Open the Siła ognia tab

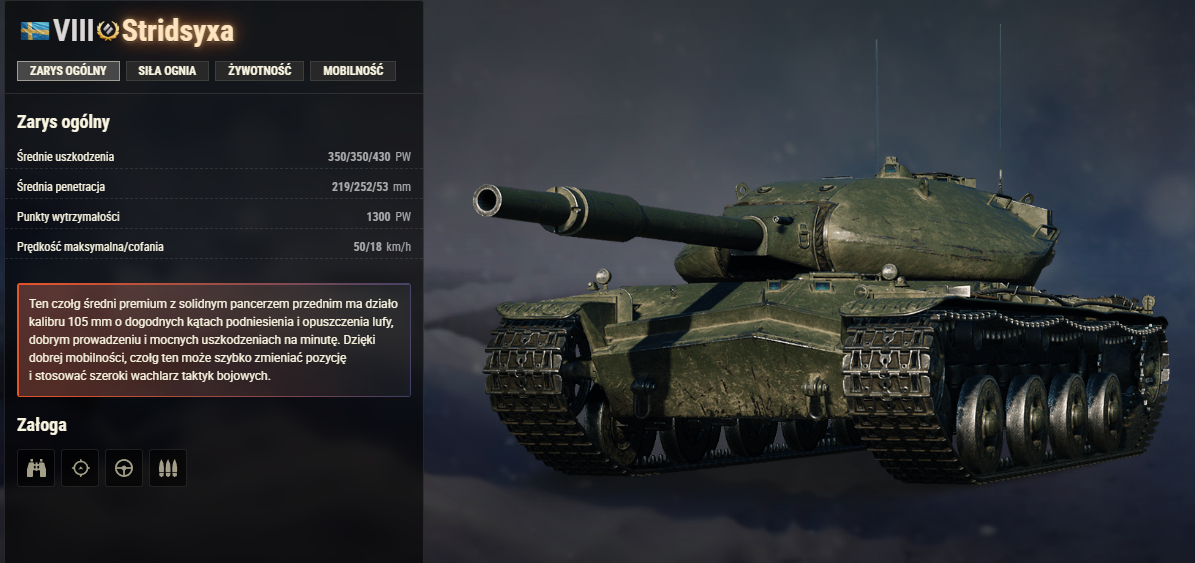coord(167,71)
